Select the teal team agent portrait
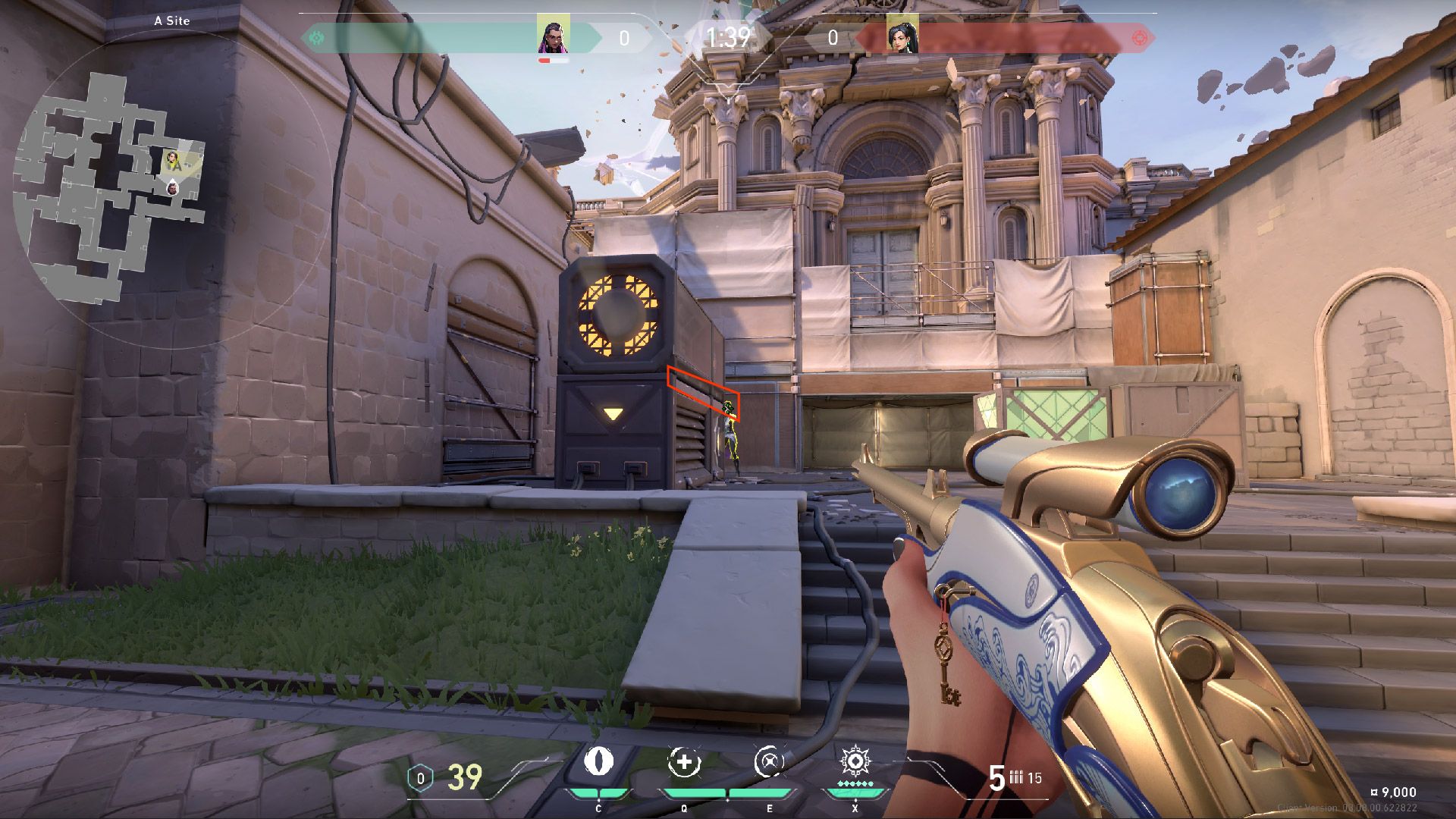This screenshot has width=1456, height=819. tap(553, 35)
